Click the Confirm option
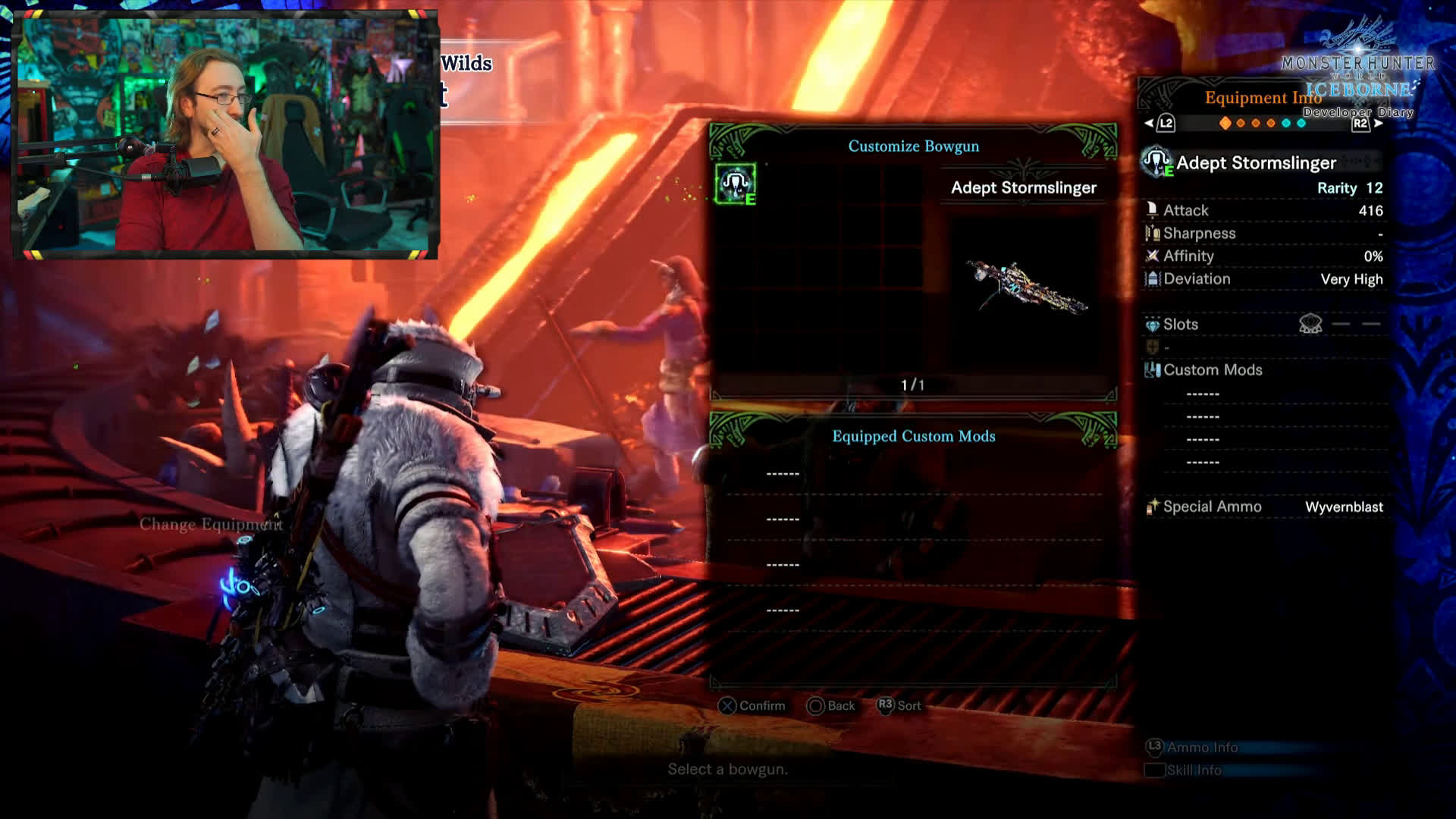 pyautogui.click(x=752, y=706)
